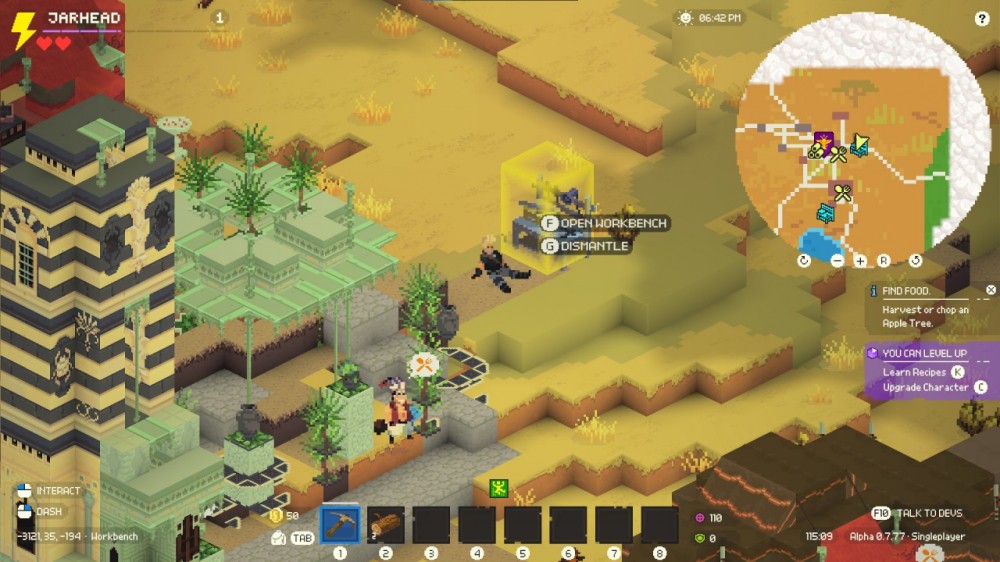Select the pickaxe hotbar slot
1000x562 pixels.
tap(340, 525)
